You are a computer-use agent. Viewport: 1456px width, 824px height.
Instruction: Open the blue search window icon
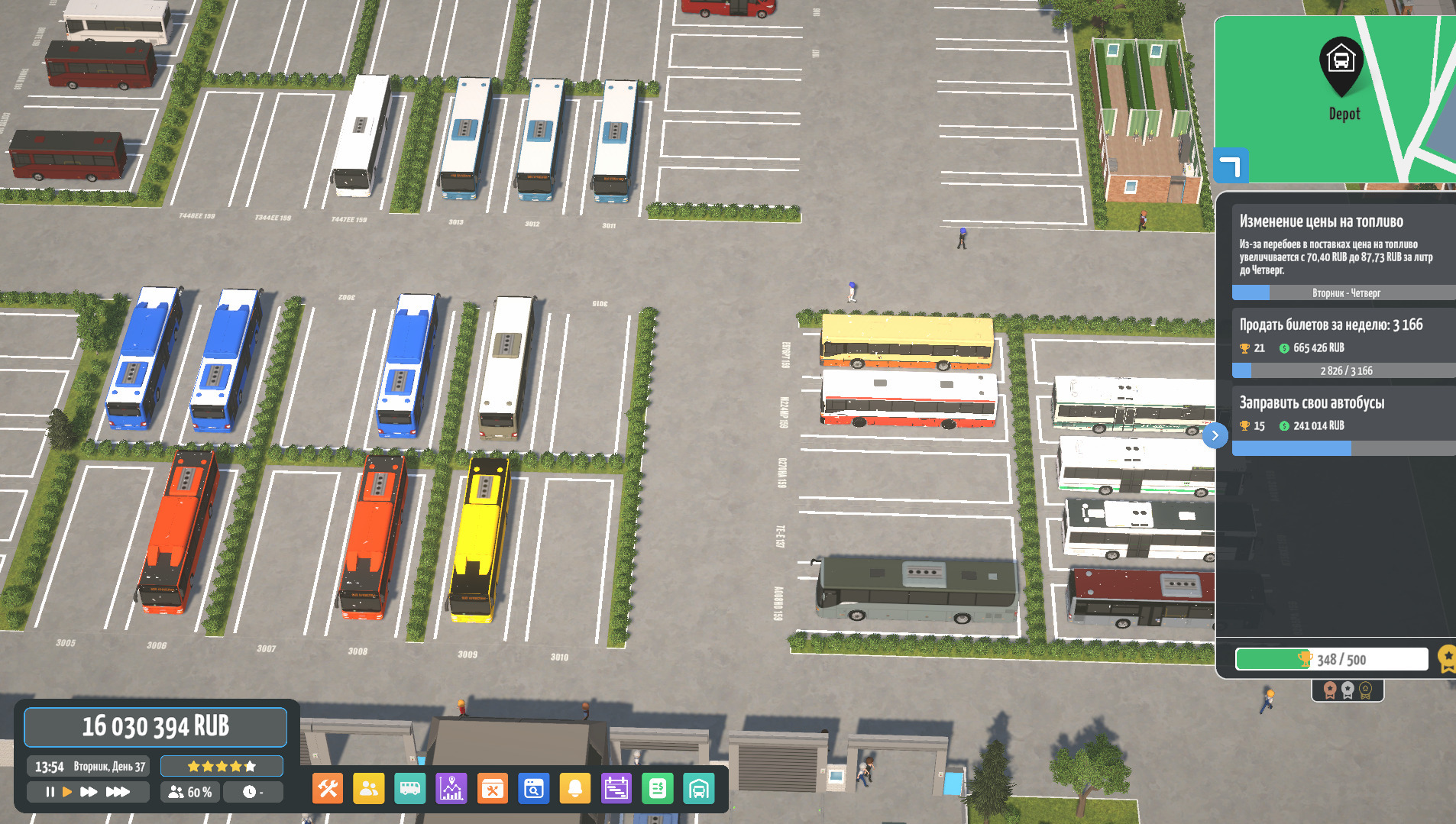tap(534, 789)
